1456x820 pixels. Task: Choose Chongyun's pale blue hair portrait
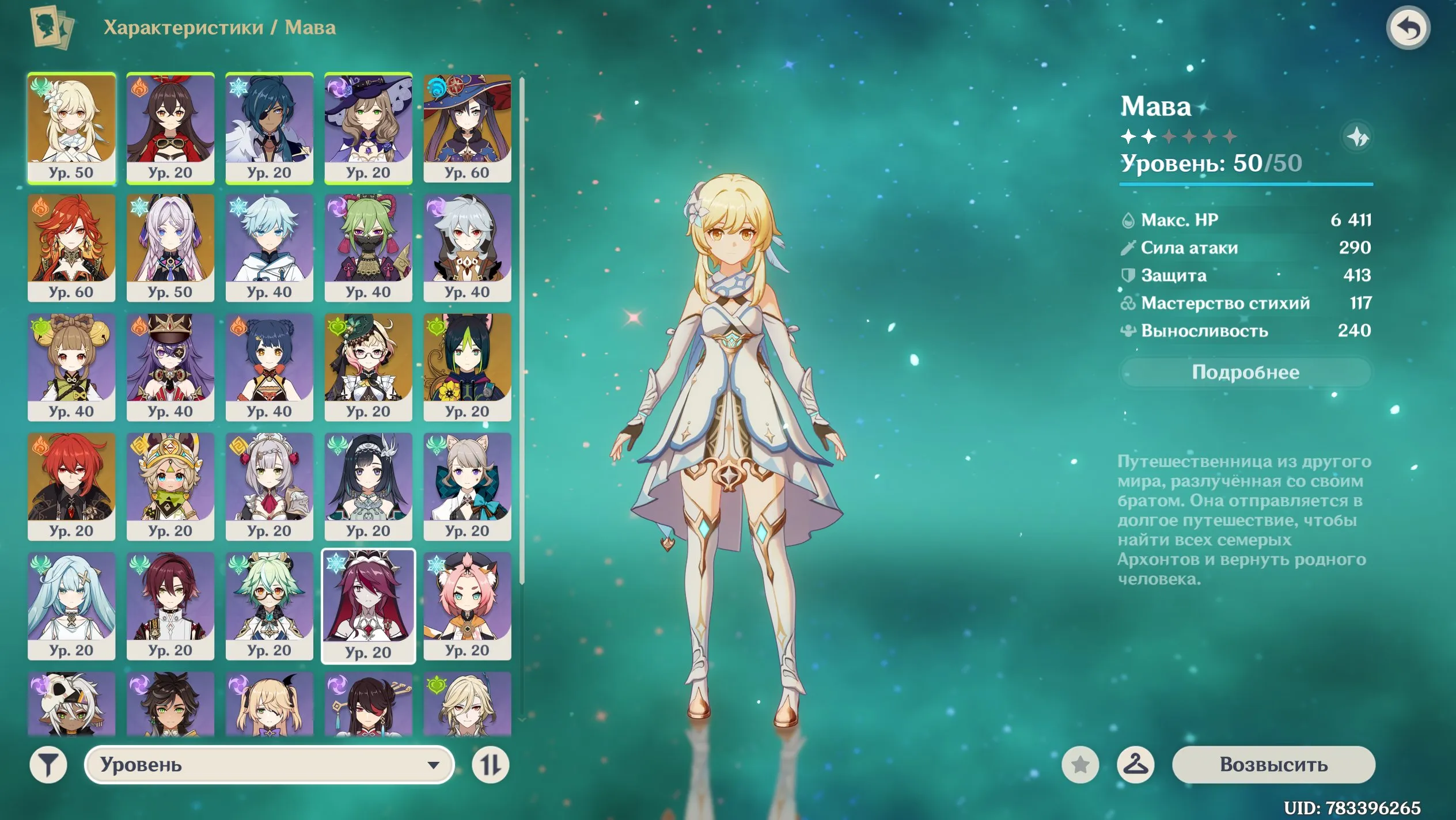(x=270, y=248)
